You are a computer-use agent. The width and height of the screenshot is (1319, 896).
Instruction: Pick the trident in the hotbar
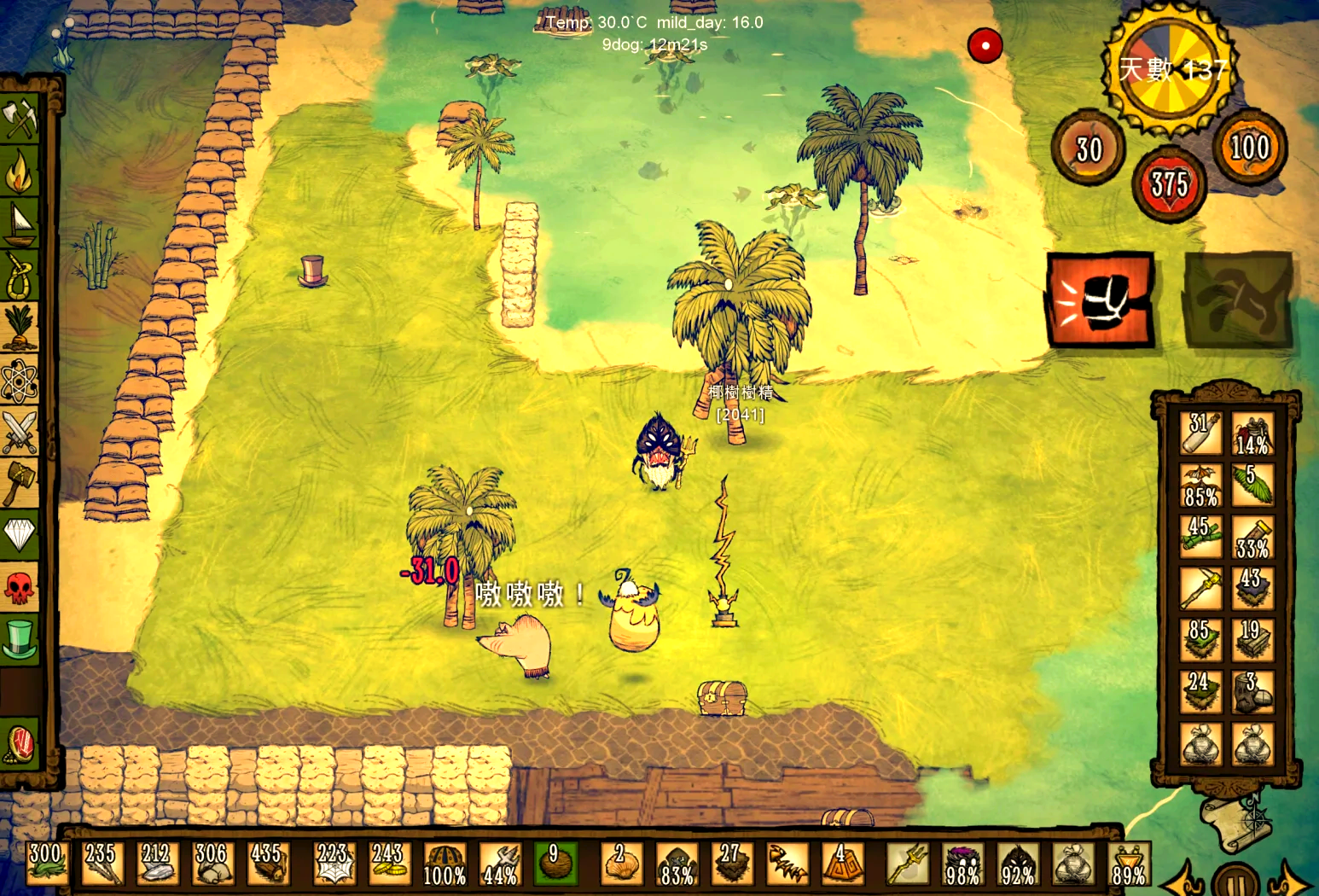point(906,864)
